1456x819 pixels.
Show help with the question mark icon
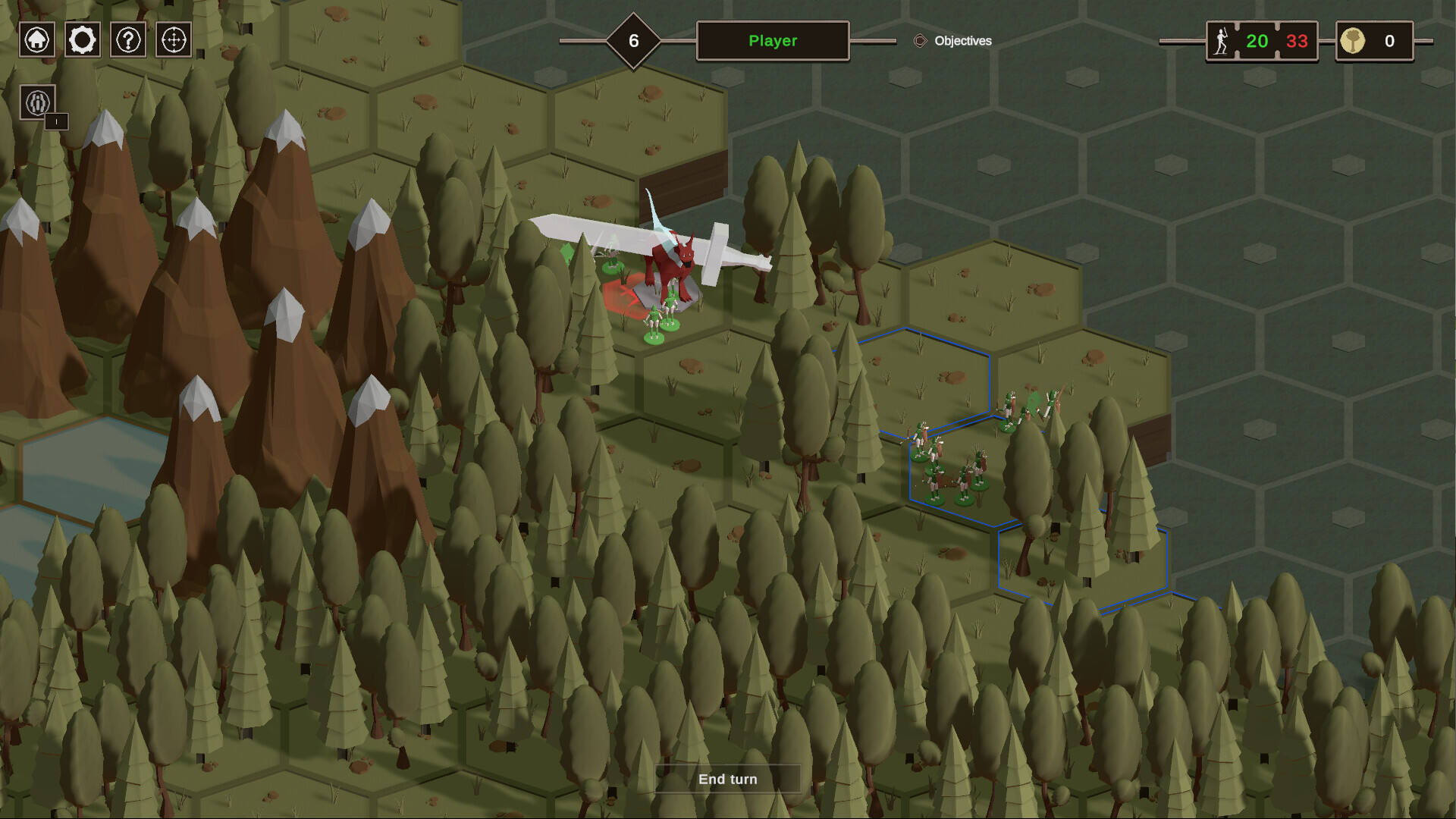click(128, 39)
